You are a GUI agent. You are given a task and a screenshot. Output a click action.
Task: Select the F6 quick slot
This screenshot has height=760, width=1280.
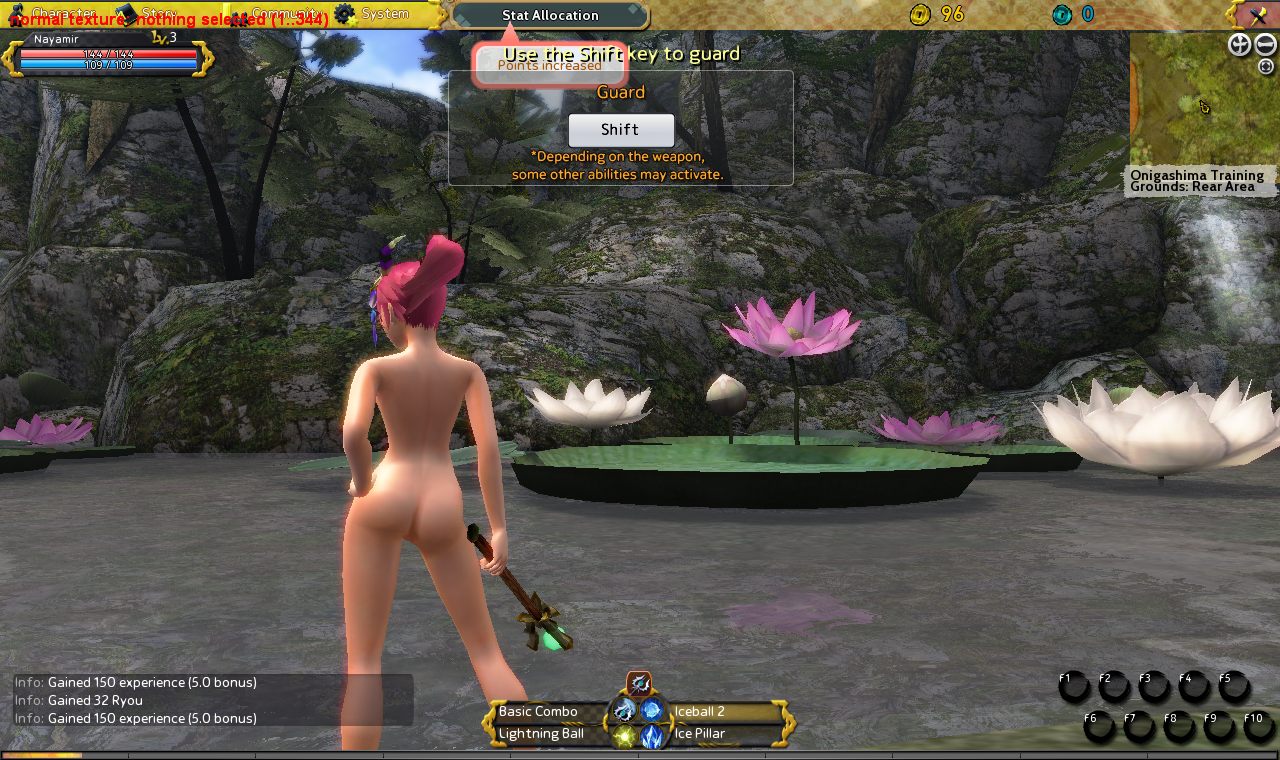pos(1098,727)
